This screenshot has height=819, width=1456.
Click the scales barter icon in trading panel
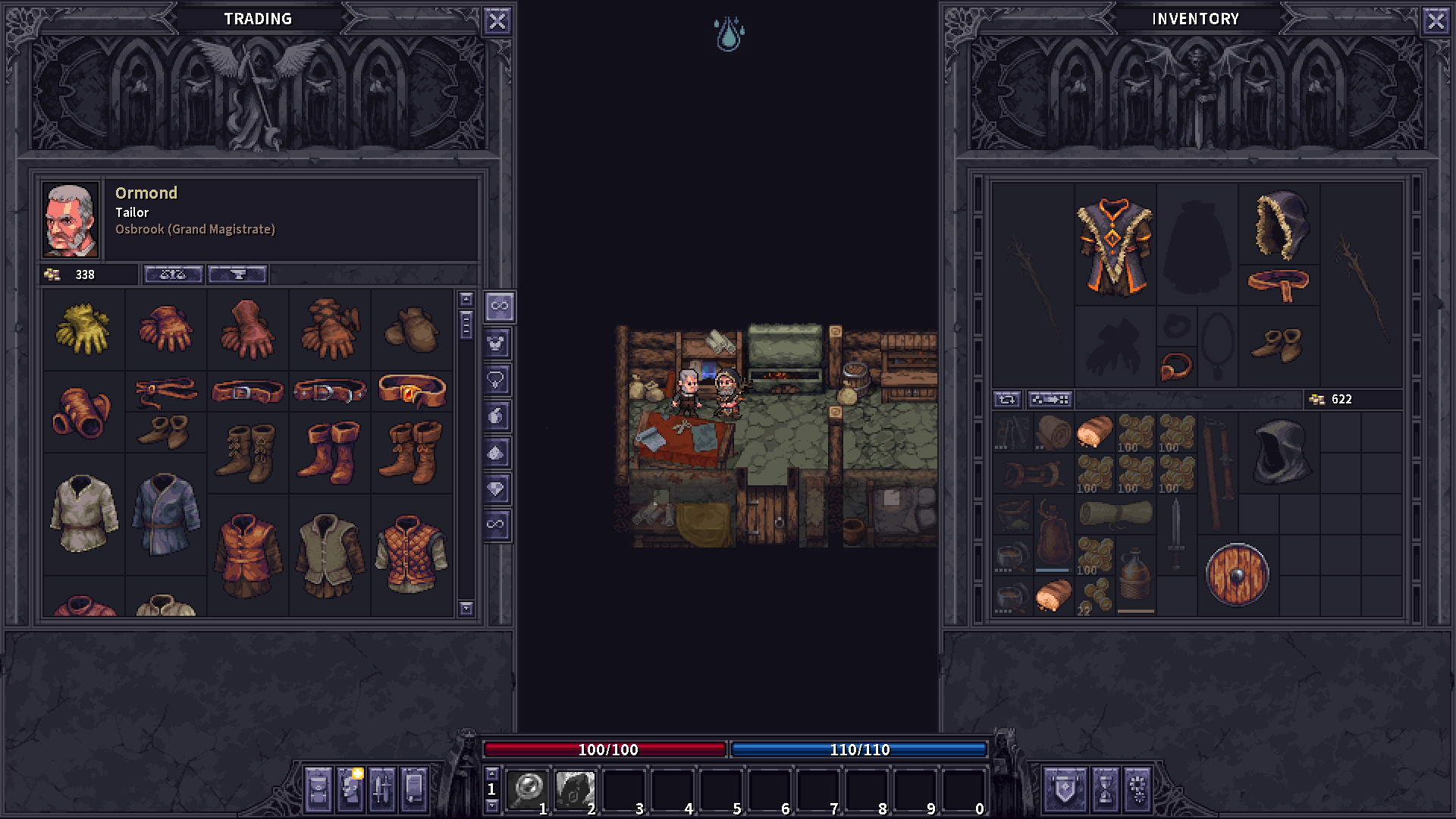[x=173, y=275]
